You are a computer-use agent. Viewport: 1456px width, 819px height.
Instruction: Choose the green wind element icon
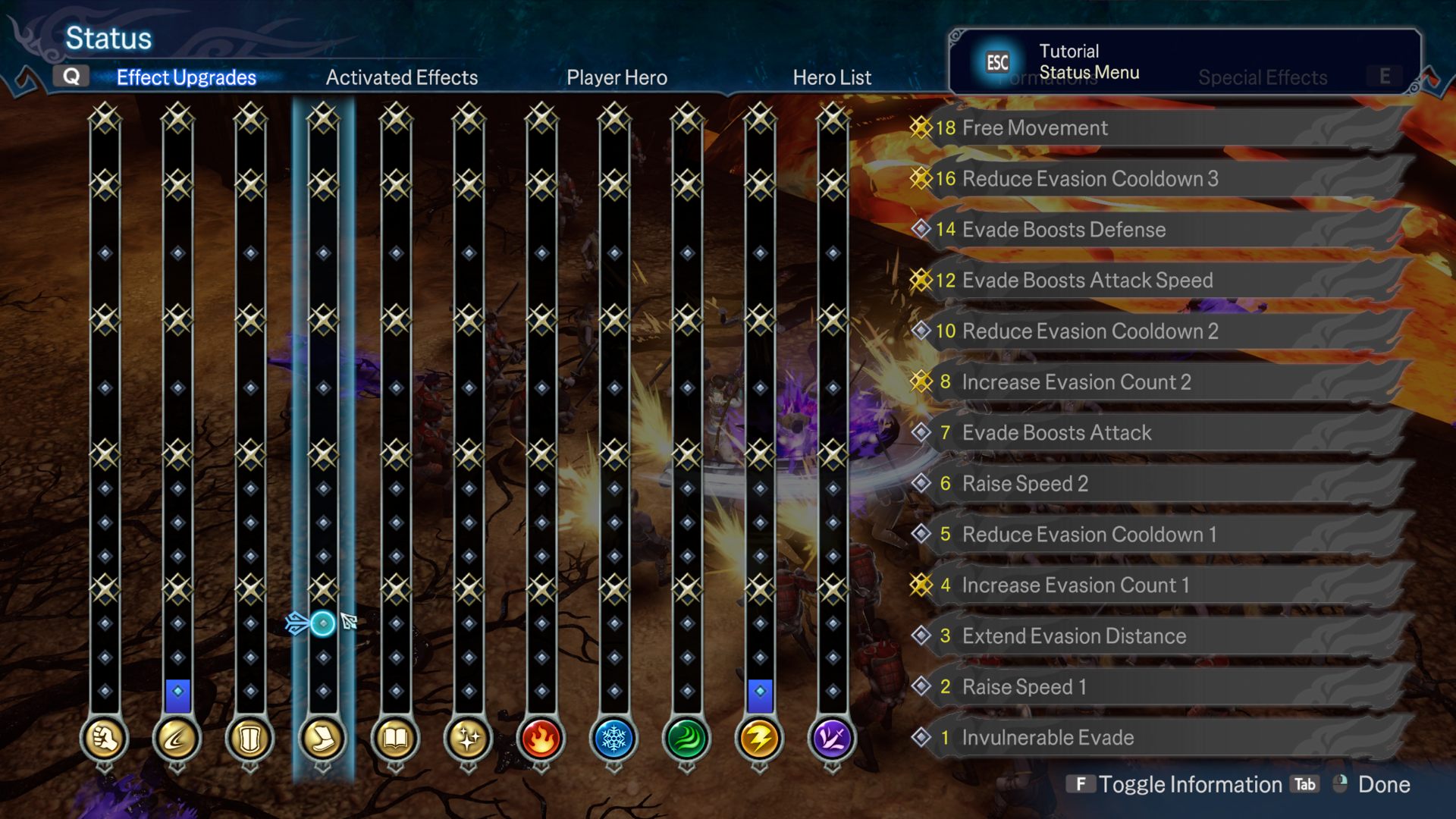point(686,738)
